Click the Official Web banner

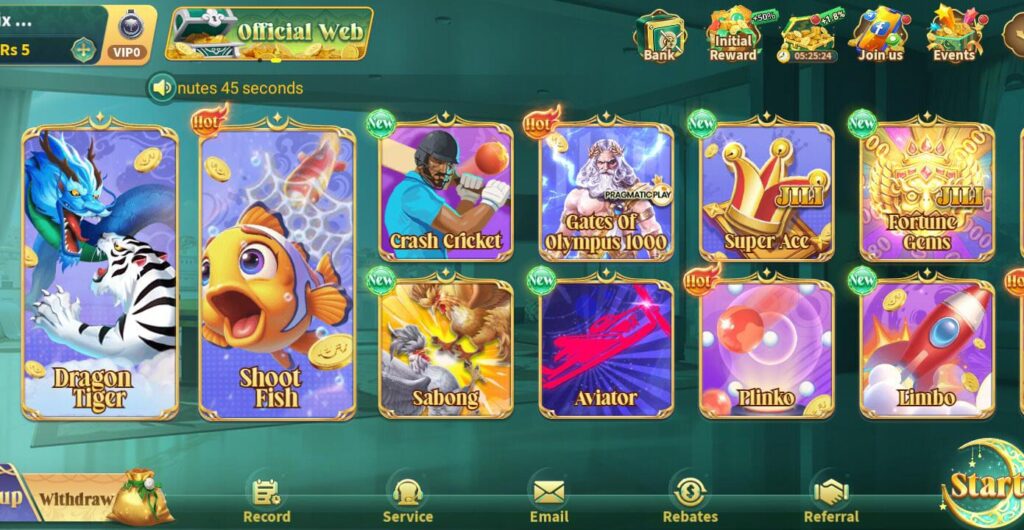270,32
